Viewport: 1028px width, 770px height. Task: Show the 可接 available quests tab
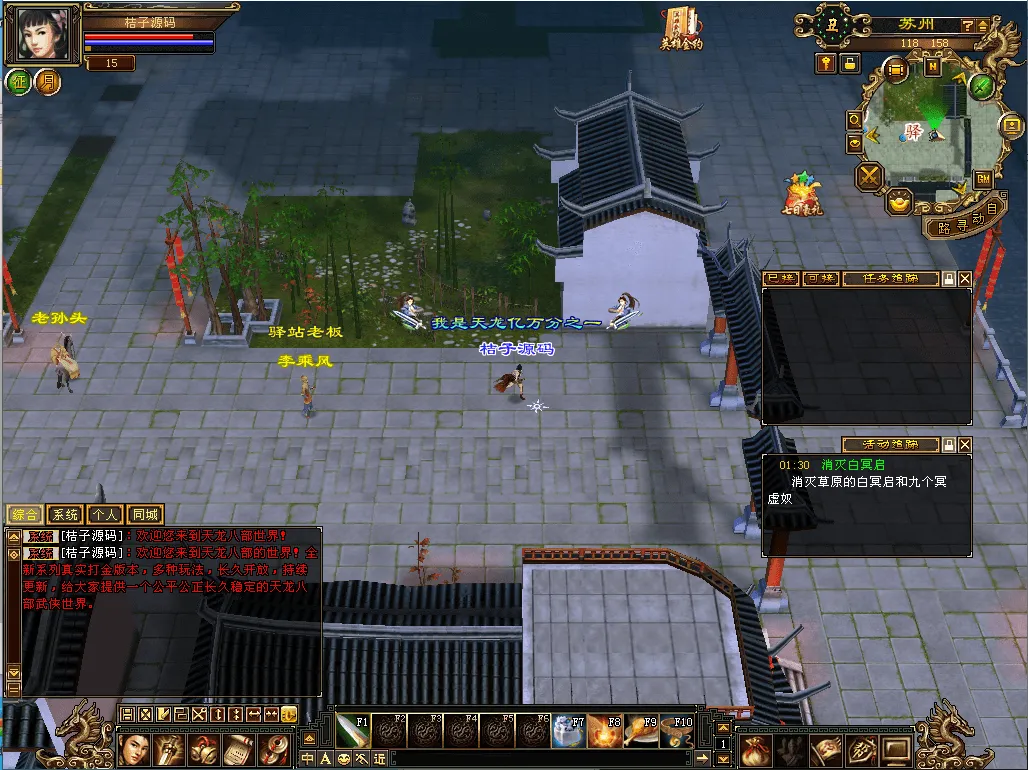point(821,279)
